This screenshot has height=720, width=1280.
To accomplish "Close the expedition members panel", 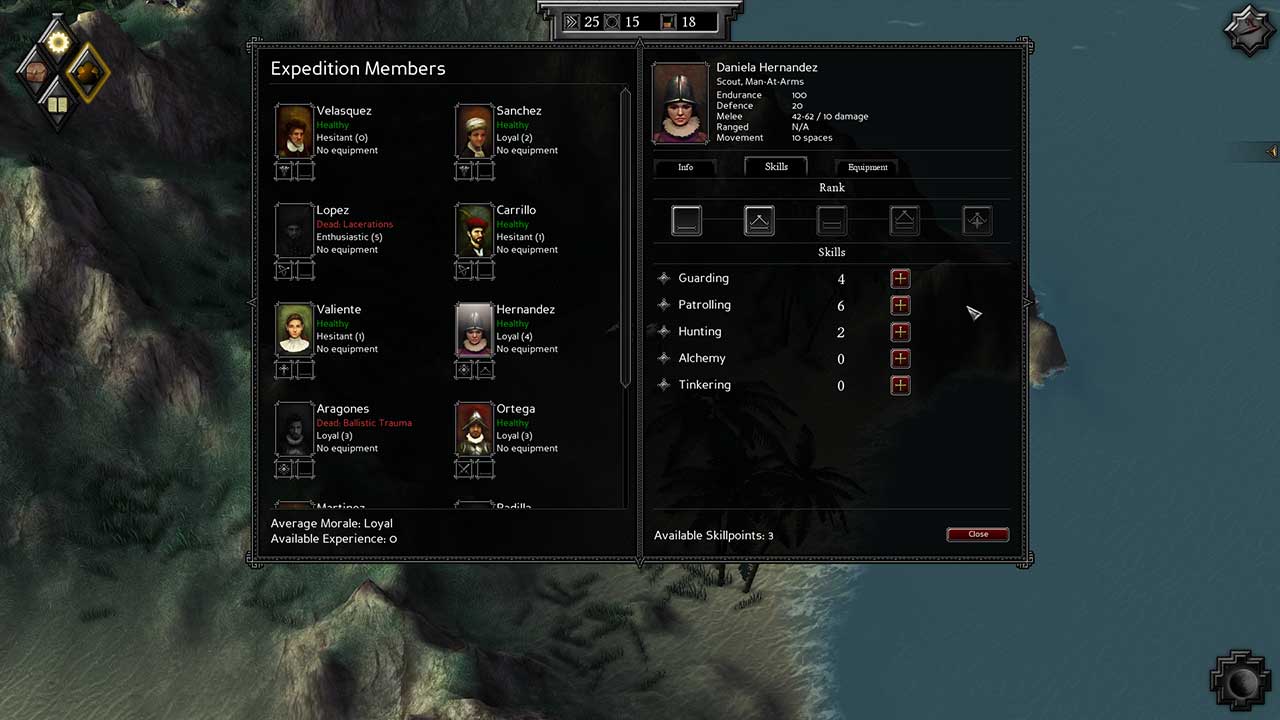I will tap(977, 534).
